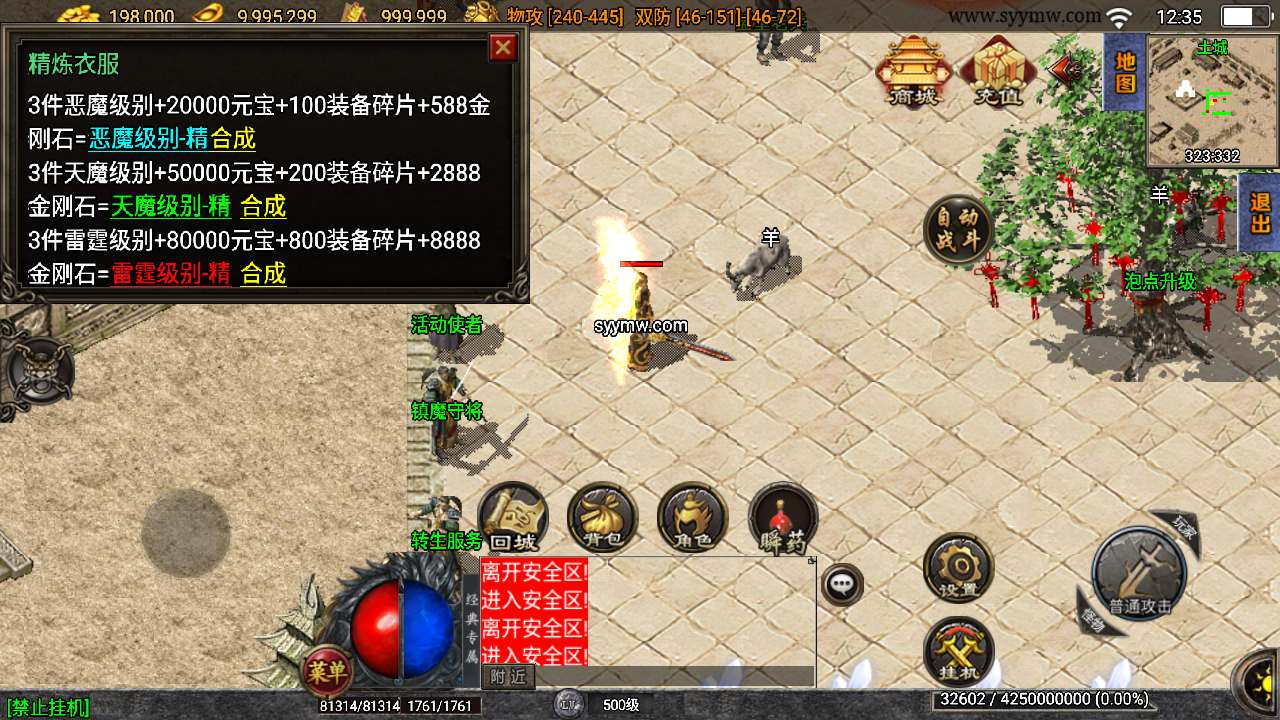Open the 充值 recharge gift box
The width and height of the screenshot is (1280, 720).
[996, 70]
